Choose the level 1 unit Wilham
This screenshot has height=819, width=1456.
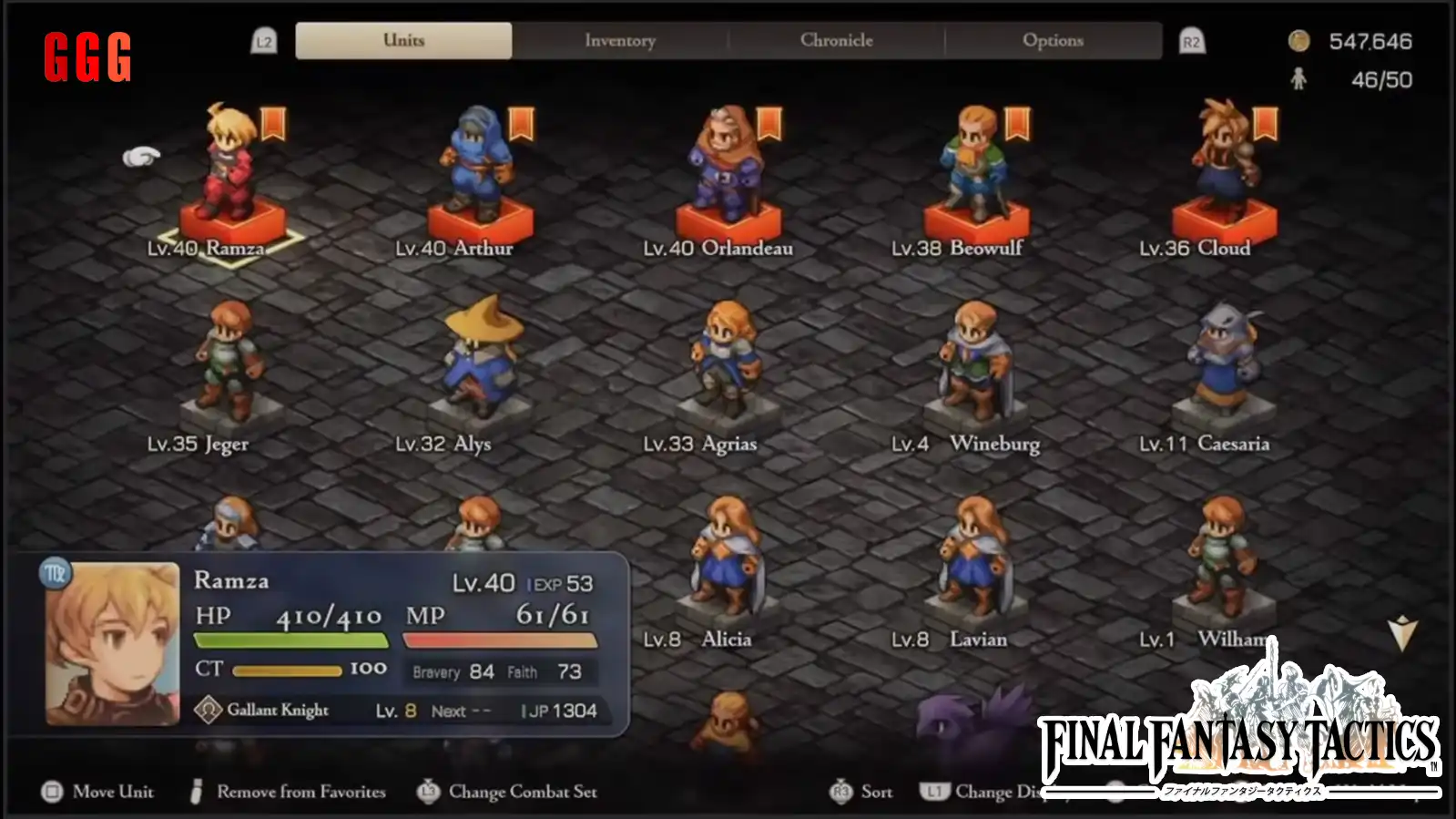pyautogui.click(x=1223, y=558)
